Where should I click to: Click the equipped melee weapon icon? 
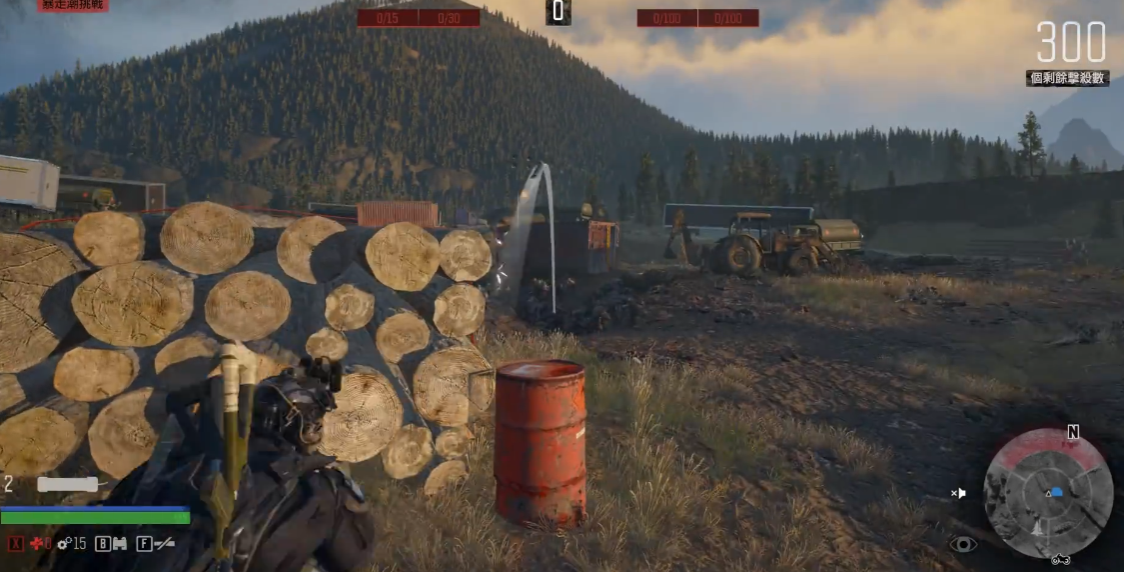[x=68, y=484]
